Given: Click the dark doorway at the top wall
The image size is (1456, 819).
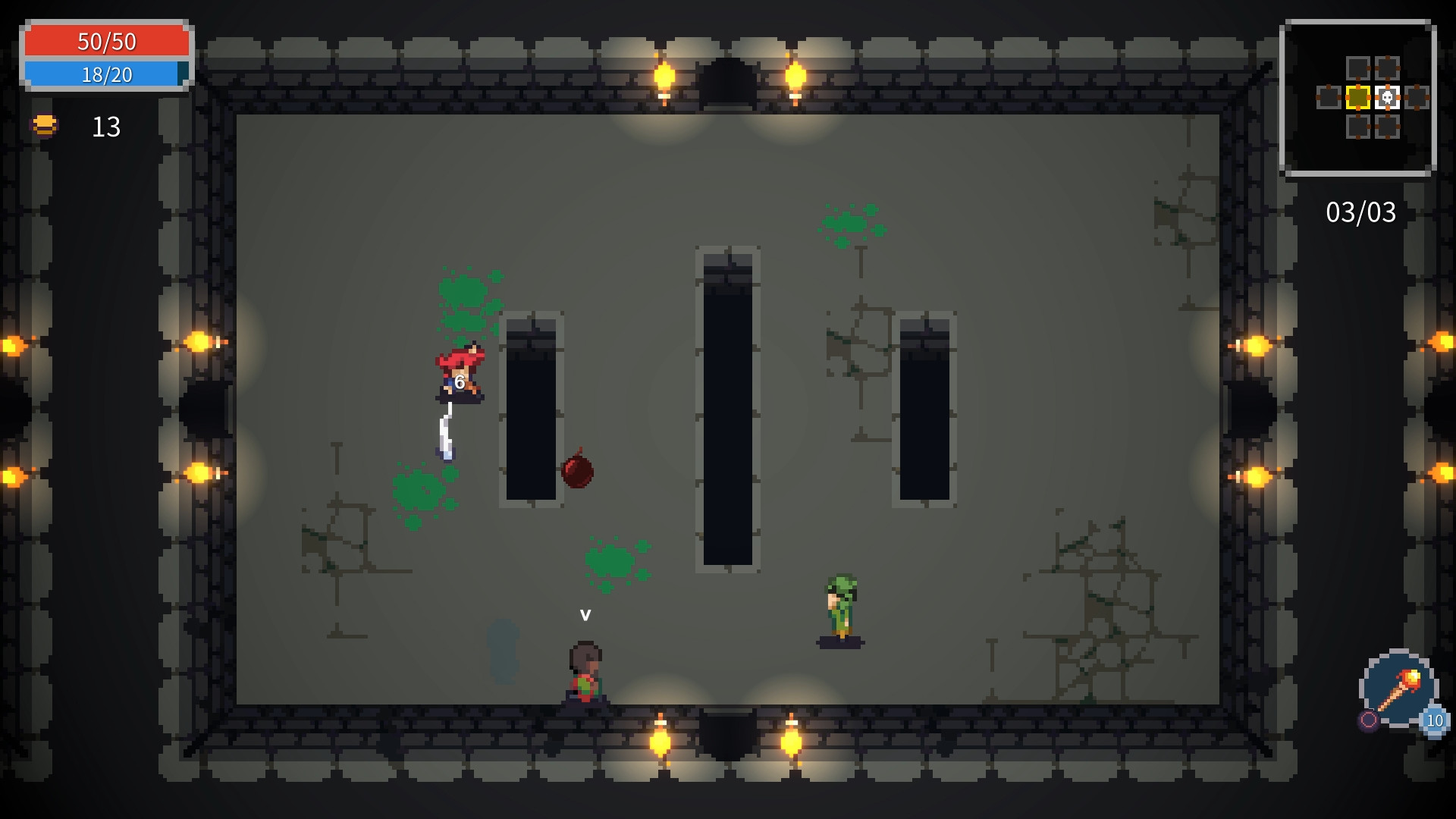Looking at the screenshot, I should [x=727, y=83].
